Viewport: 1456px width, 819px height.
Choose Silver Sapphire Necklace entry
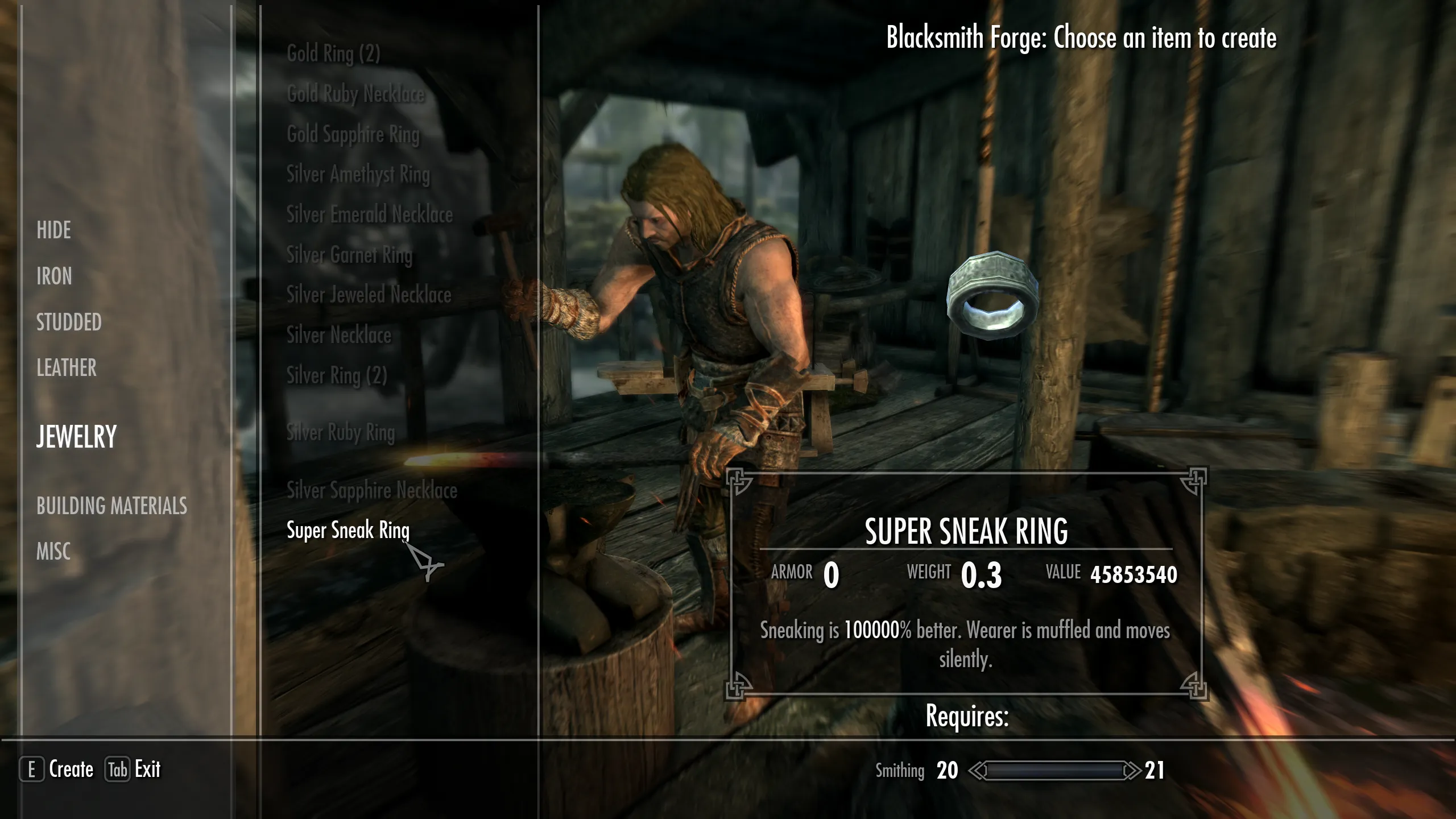click(x=372, y=490)
